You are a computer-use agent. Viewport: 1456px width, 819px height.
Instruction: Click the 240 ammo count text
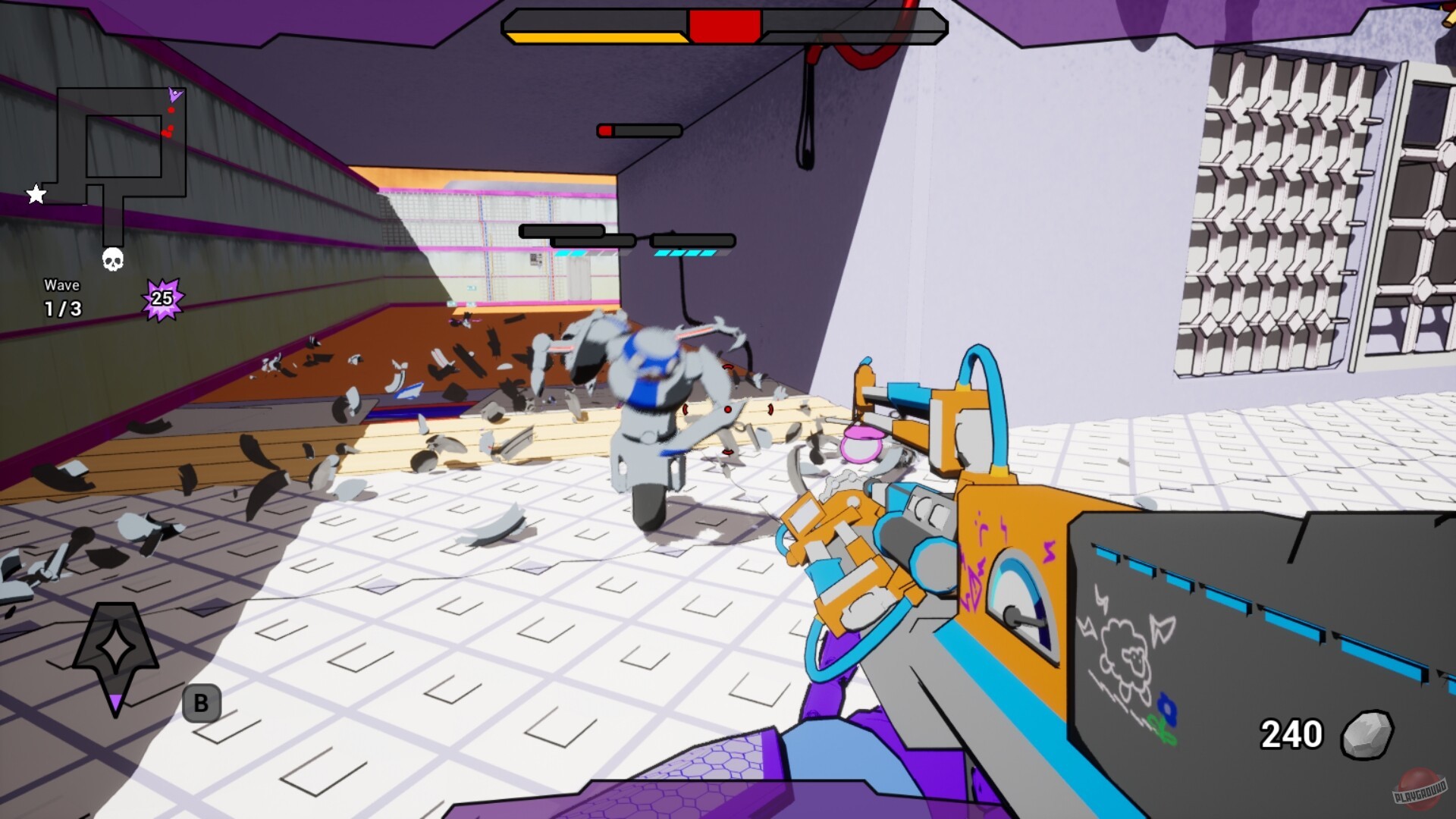pos(1291,733)
